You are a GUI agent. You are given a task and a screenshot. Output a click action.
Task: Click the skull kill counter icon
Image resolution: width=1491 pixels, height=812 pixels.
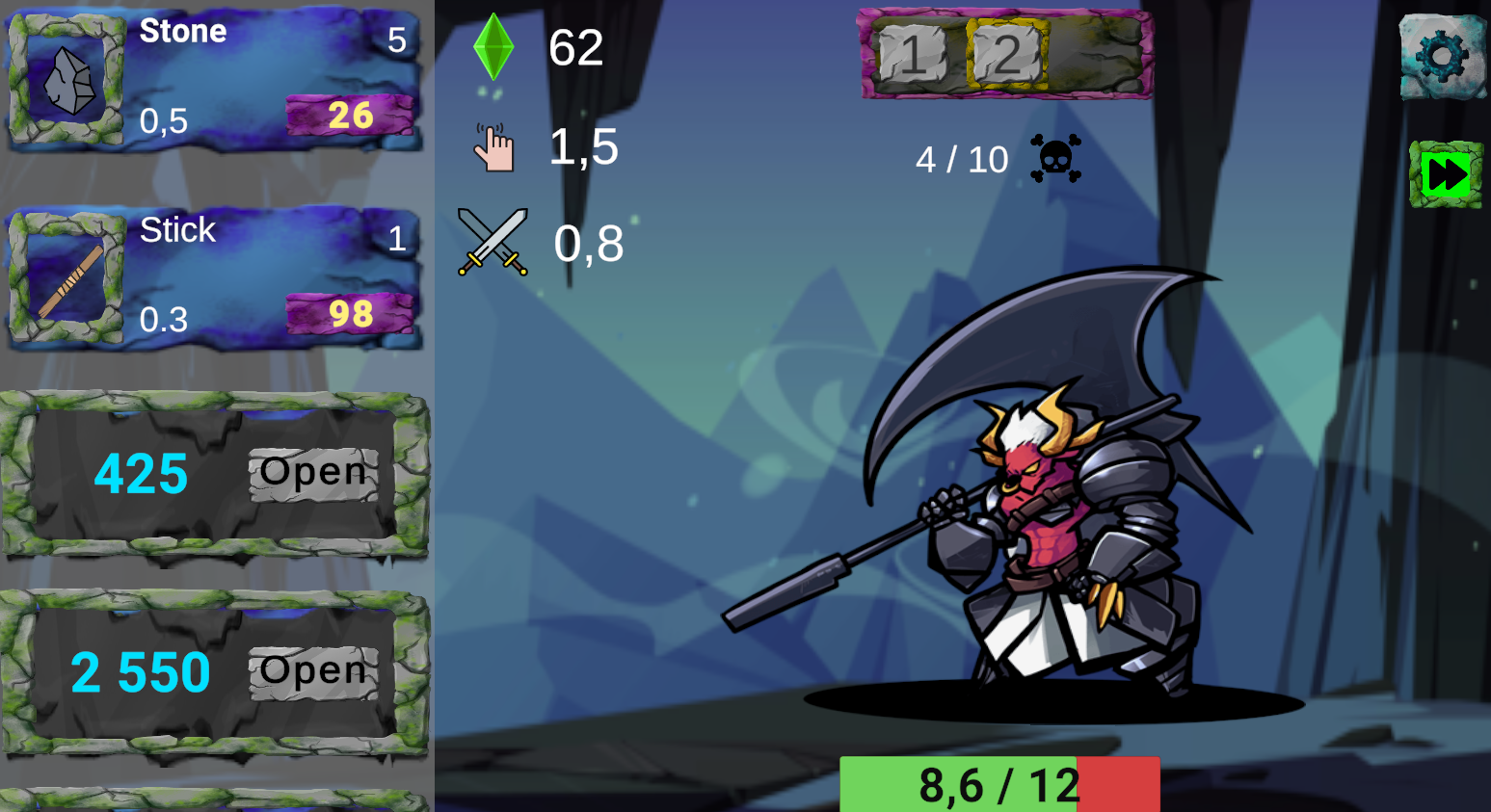(1052, 158)
